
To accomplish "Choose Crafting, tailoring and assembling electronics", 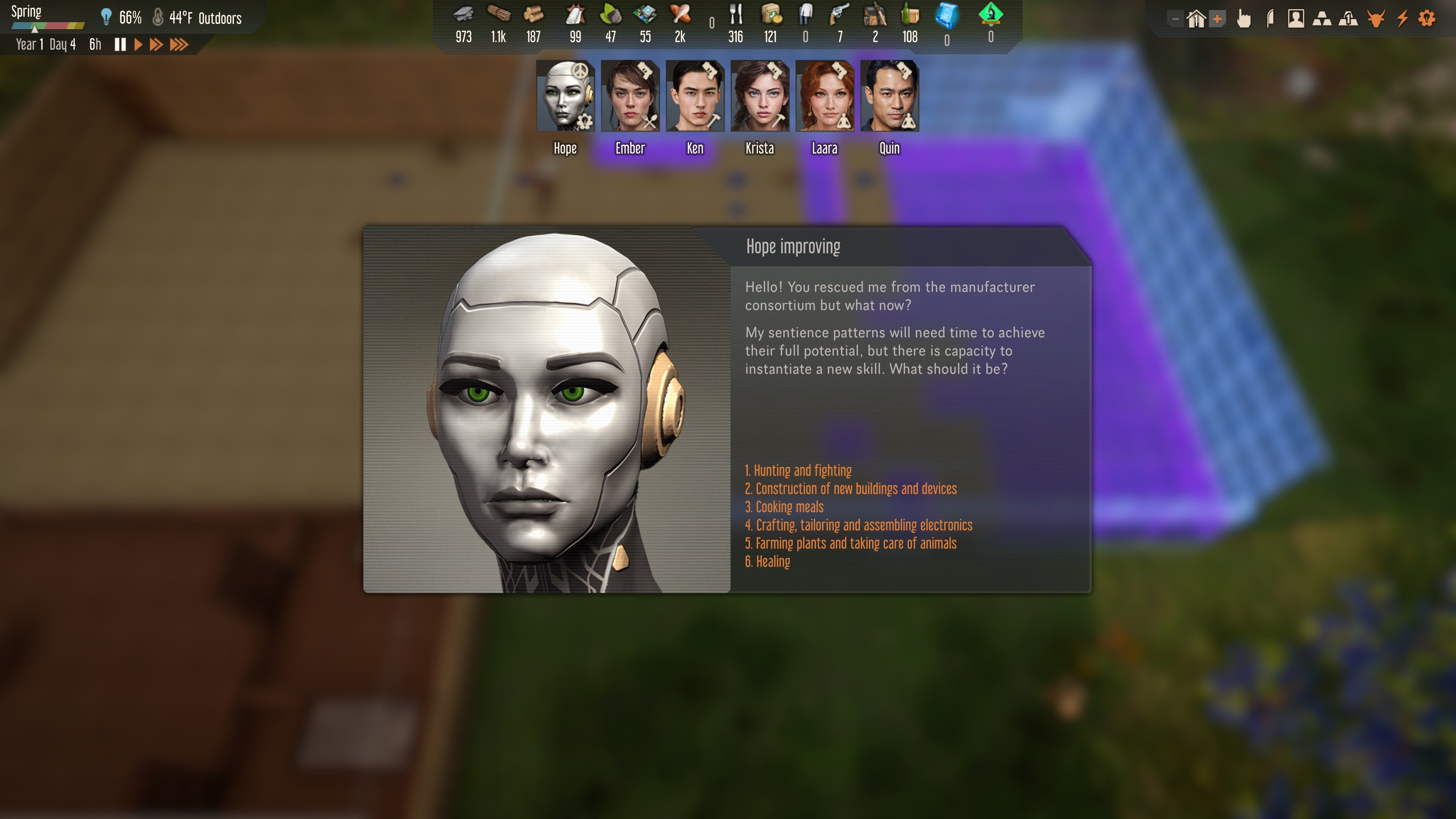I will (858, 525).
